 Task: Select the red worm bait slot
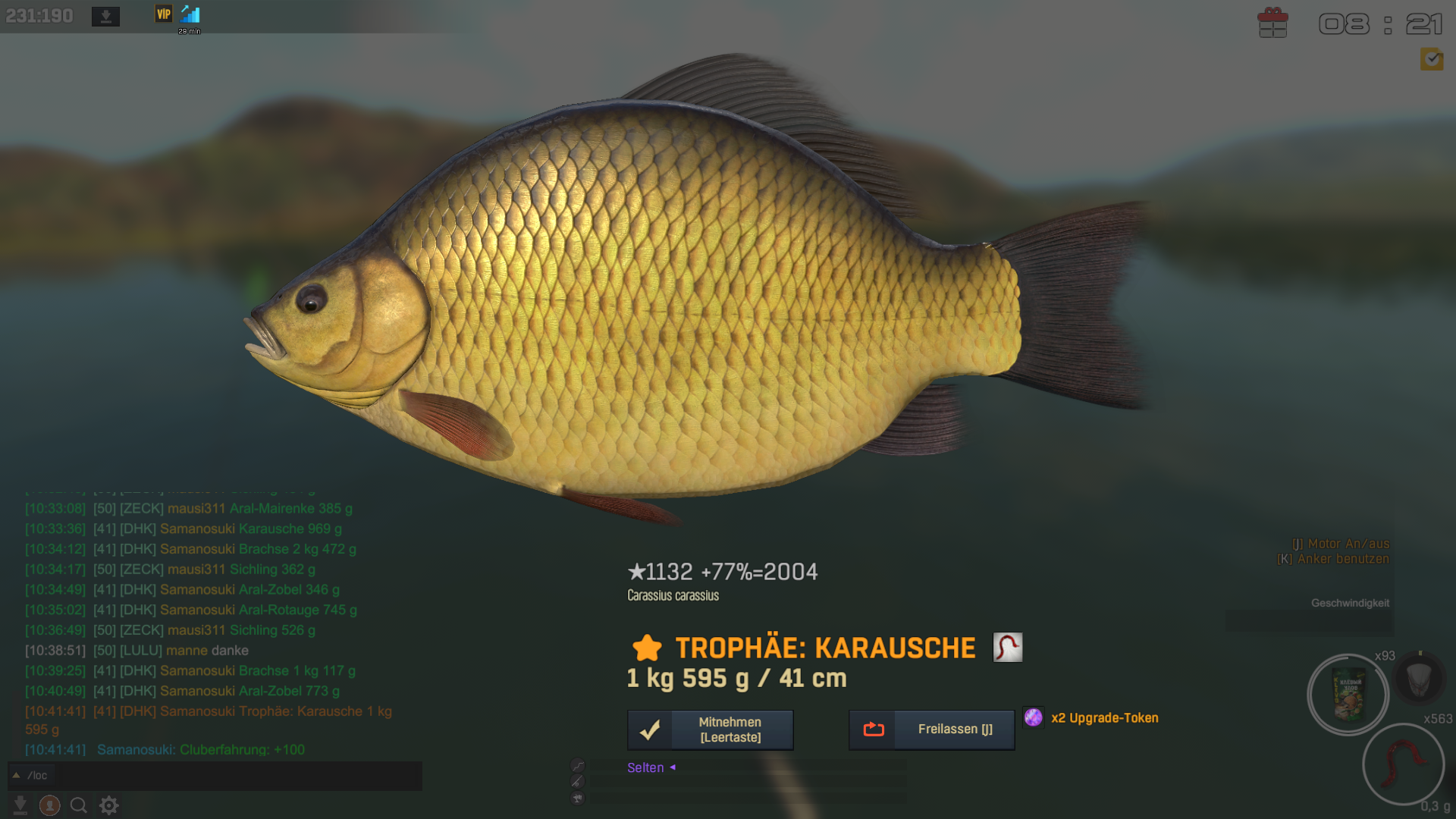pyautogui.click(x=1403, y=763)
